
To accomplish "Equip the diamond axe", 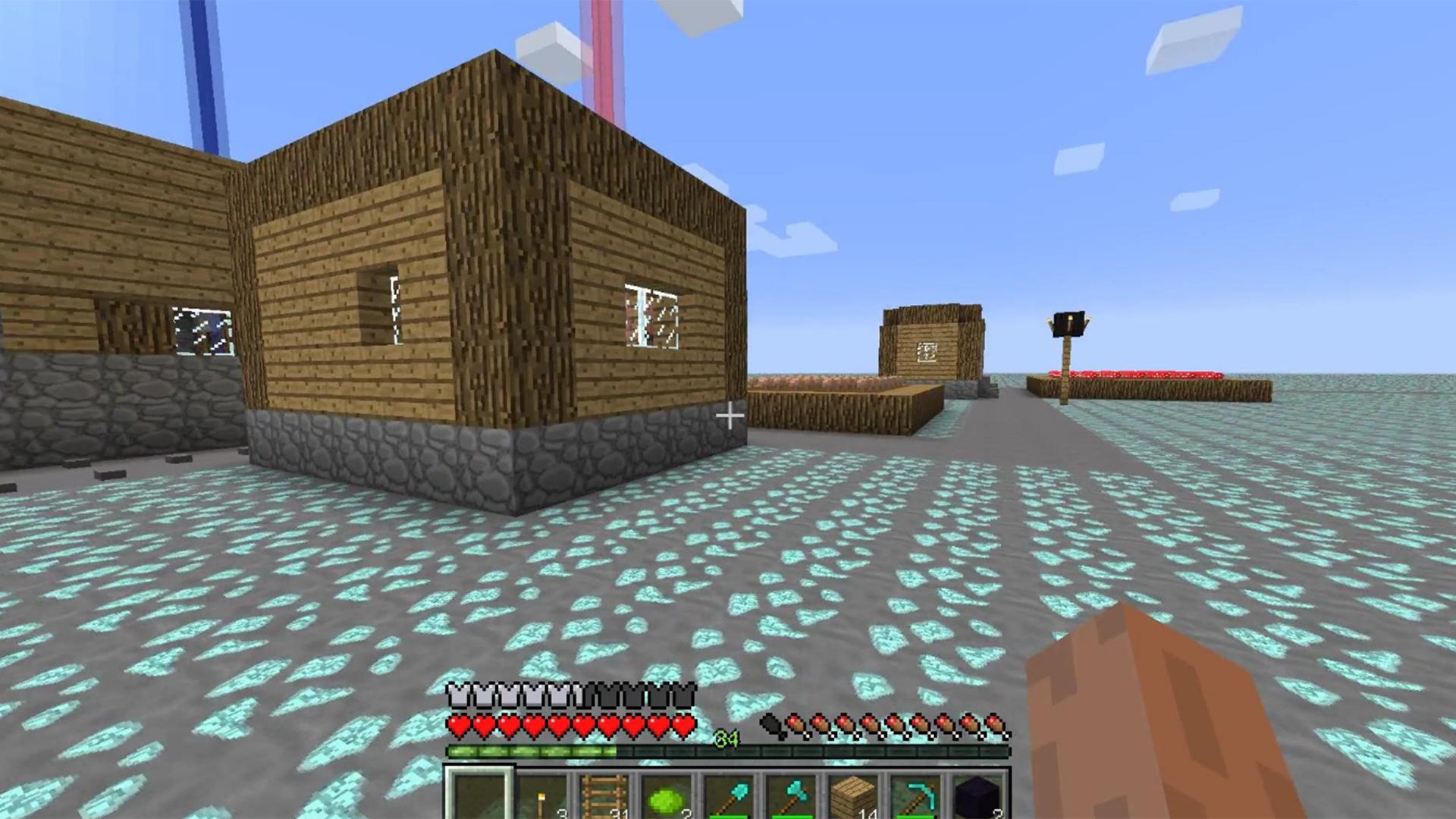I will [790, 796].
